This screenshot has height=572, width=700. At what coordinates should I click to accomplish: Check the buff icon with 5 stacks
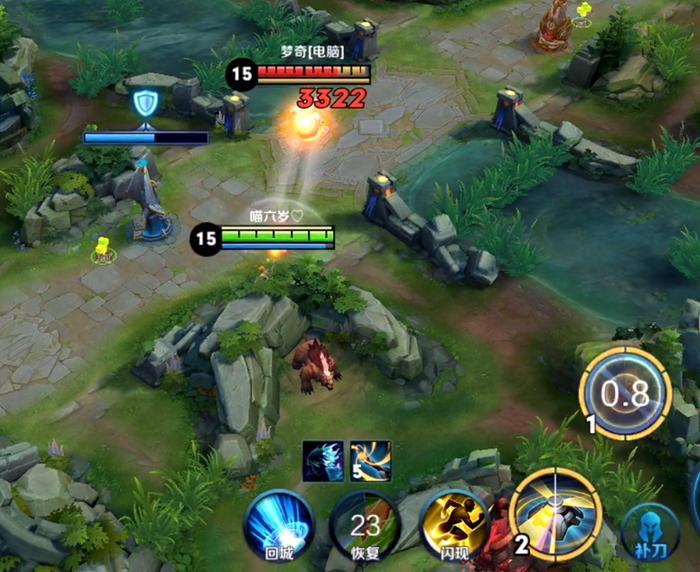click(x=370, y=461)
